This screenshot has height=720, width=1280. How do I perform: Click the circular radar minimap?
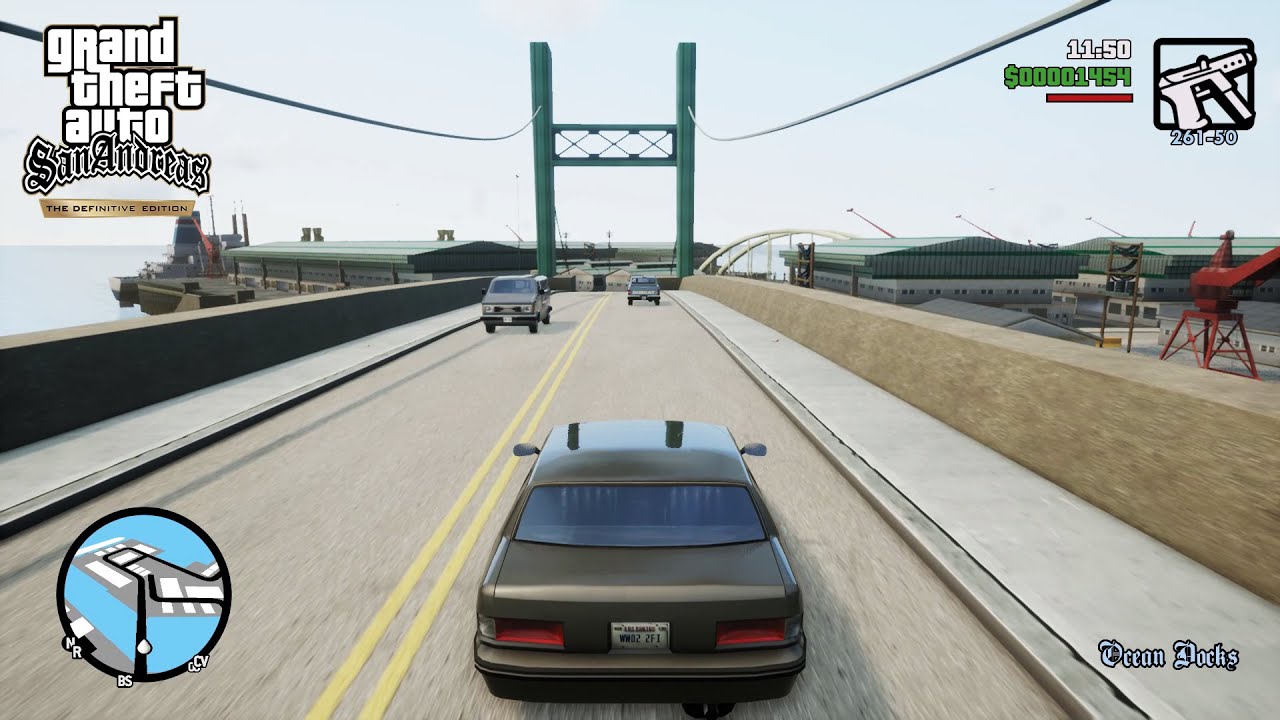point(144,595)
